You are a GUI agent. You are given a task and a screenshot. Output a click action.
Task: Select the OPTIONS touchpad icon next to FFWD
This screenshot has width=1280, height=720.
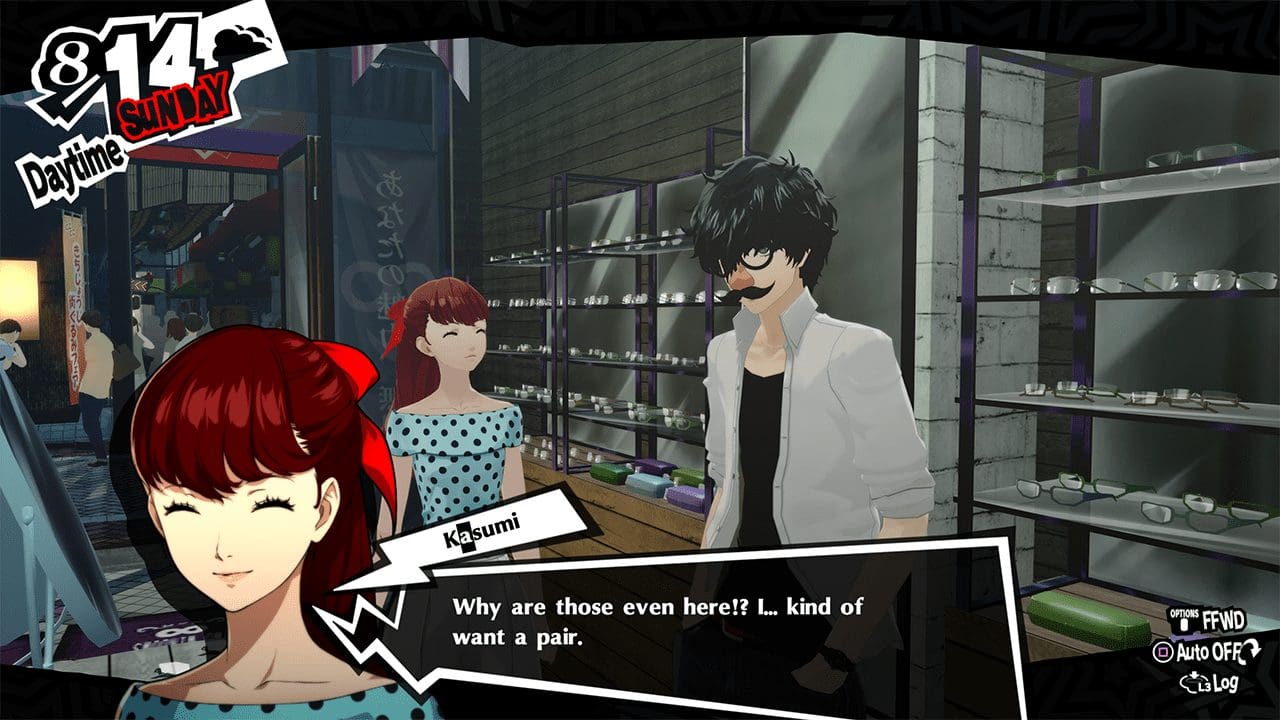point(1184,621)
